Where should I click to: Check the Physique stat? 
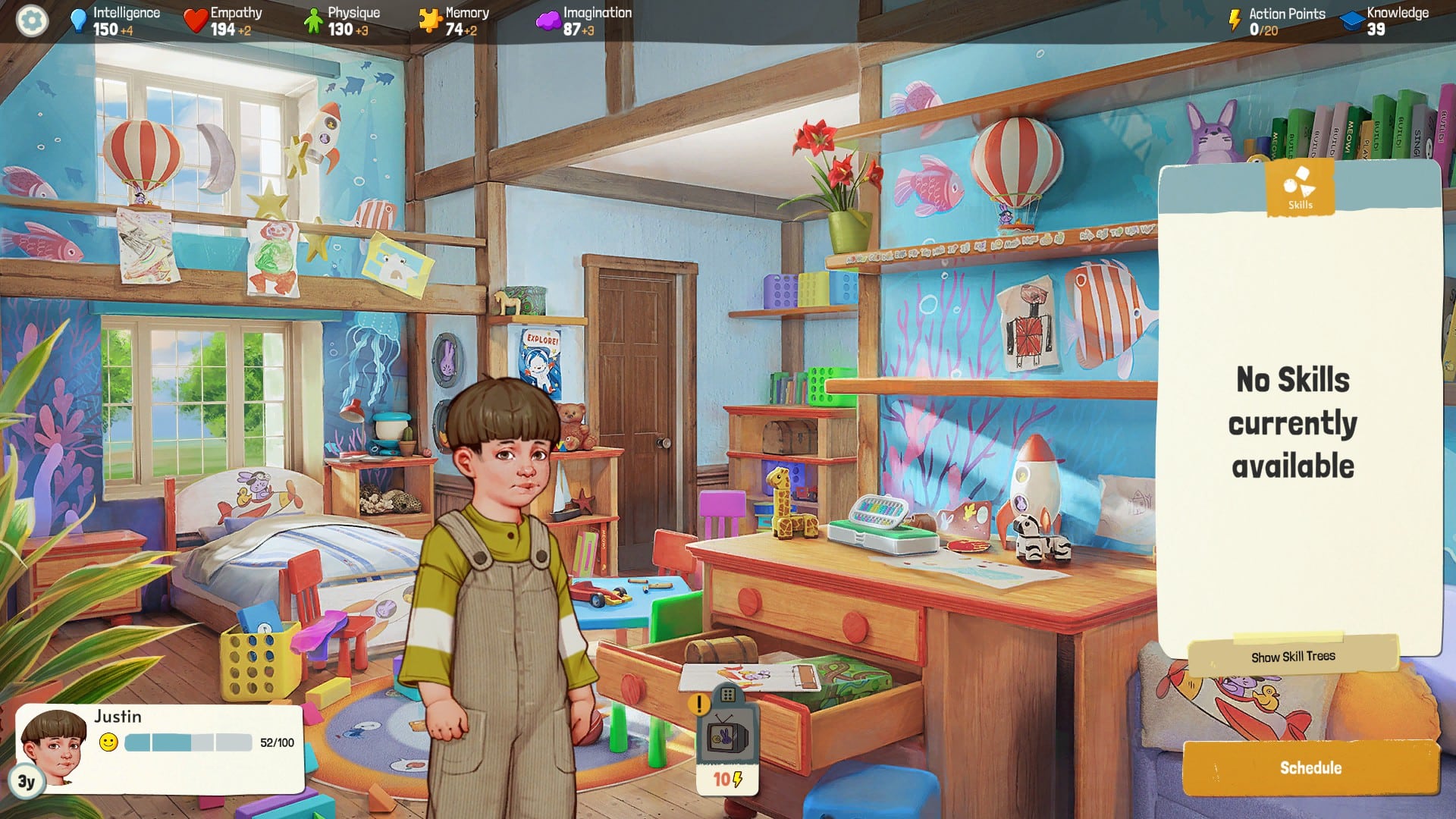coord(343,20)
